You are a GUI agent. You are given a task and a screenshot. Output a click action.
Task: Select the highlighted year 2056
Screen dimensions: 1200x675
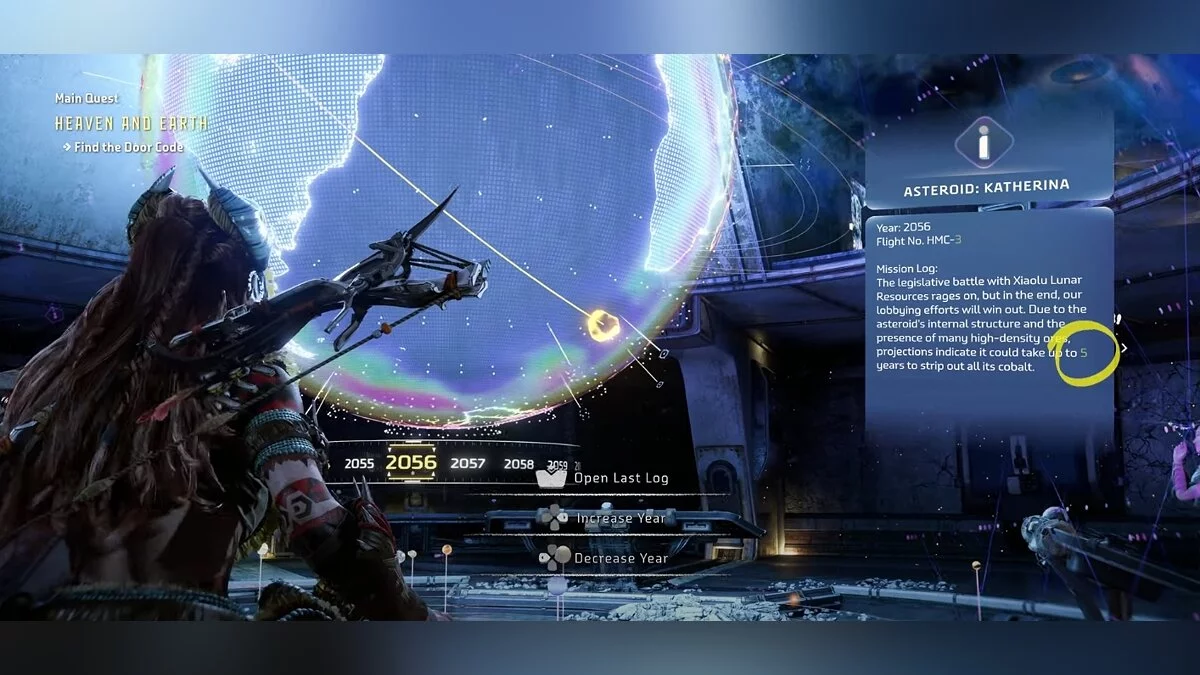pyautogui.click(x=411, y=462)
